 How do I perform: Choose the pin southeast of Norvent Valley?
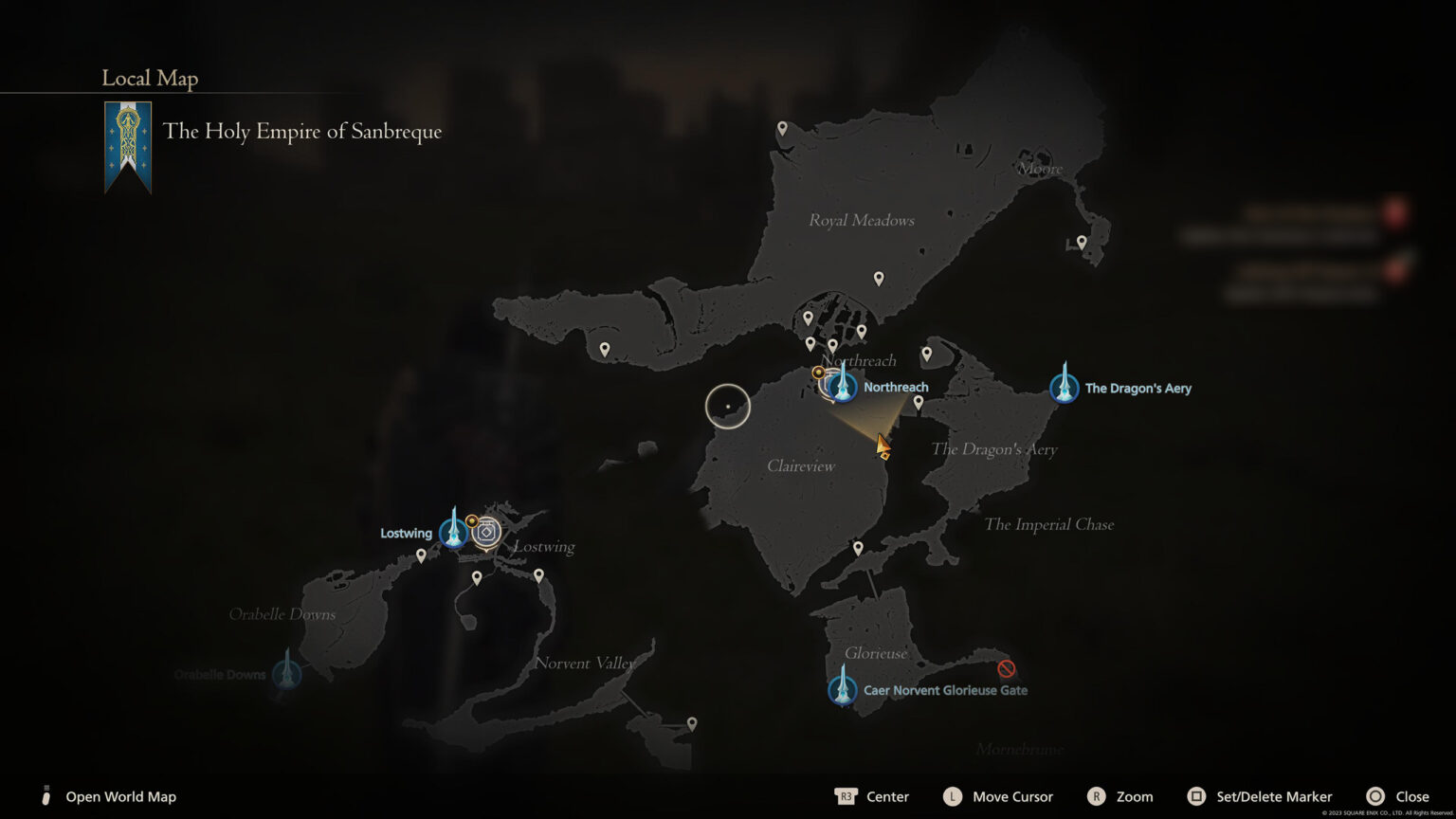[692, 723]
